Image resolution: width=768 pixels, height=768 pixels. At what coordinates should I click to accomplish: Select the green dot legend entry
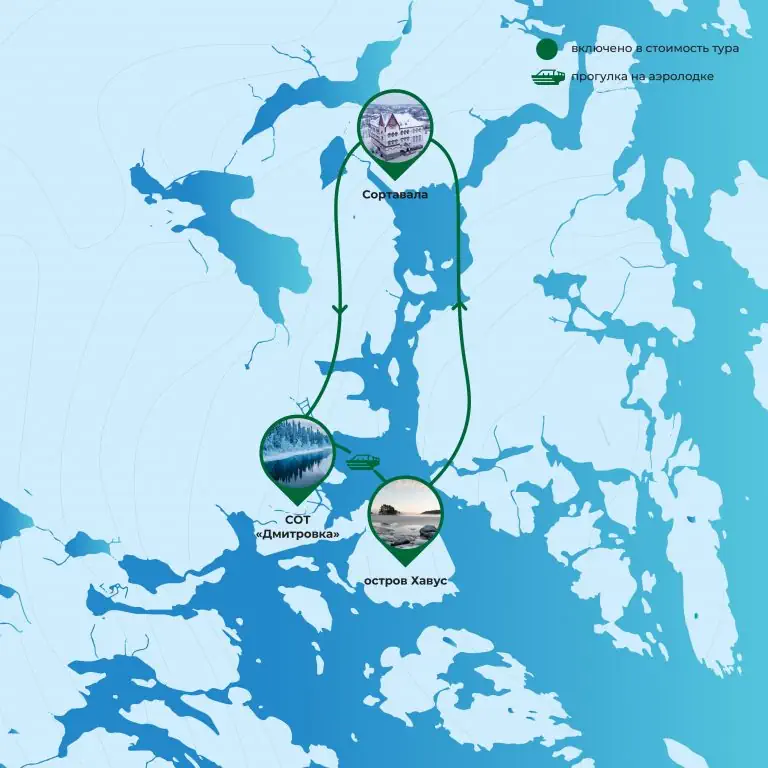coord(547,49)
